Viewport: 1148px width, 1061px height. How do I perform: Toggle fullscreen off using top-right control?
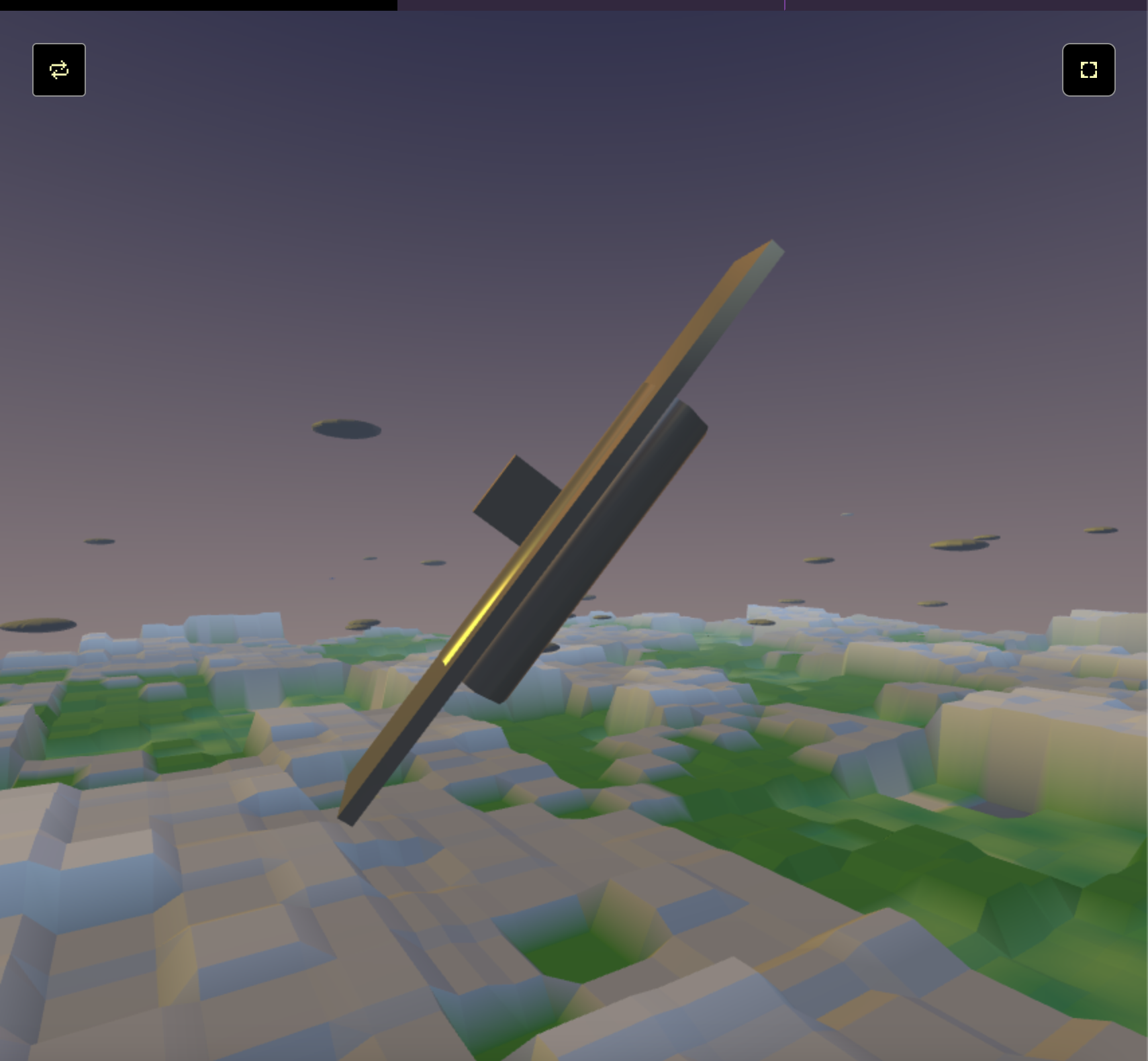click(1088, 70)
